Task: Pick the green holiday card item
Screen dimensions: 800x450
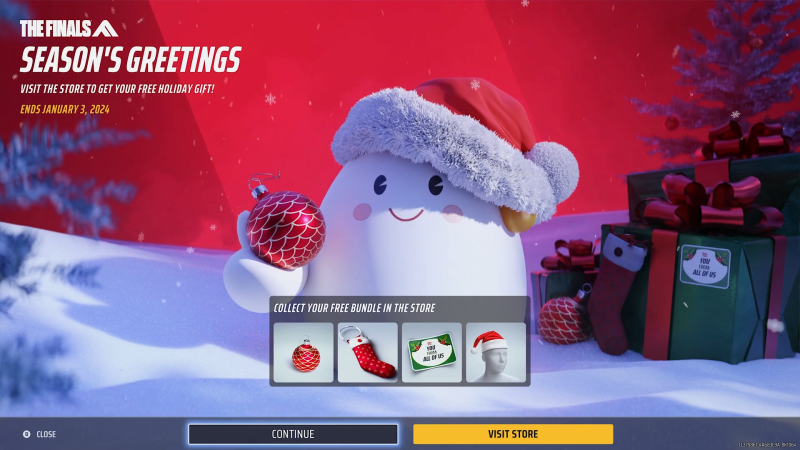Action: tap(432, 352)
